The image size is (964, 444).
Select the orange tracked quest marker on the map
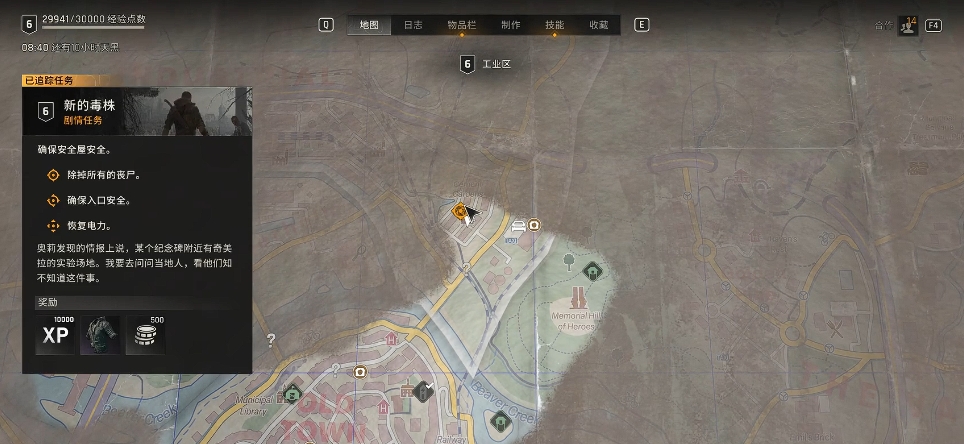(x=461, y=211)
